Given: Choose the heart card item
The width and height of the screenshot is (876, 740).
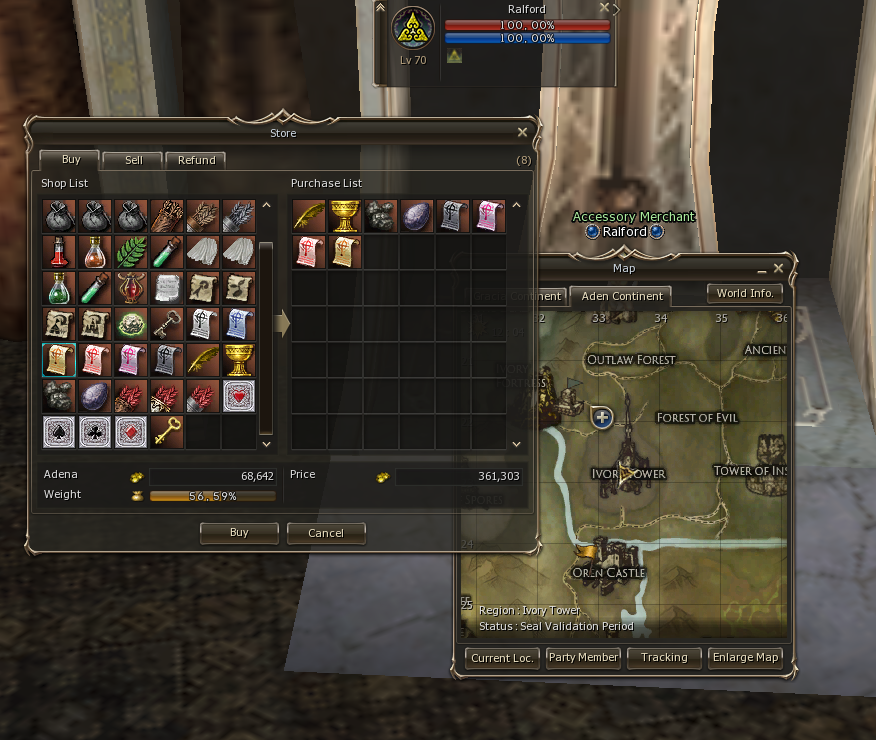Looking at the screenshot, I should (x=239, y=396).
